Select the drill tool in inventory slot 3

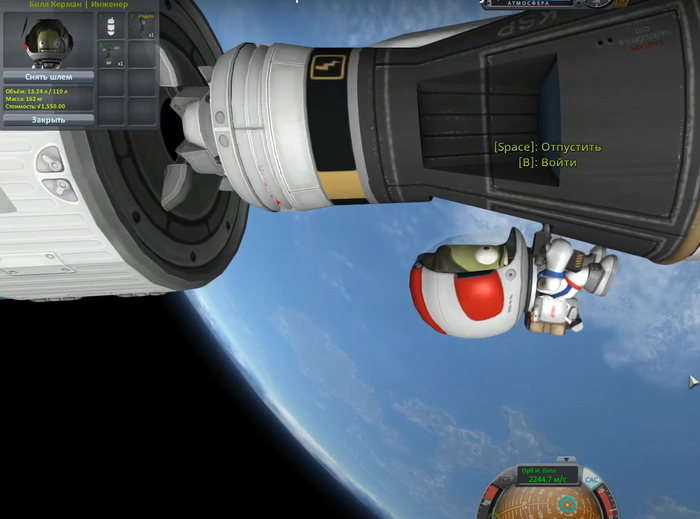pyautogui.click(x=112, y=55)
